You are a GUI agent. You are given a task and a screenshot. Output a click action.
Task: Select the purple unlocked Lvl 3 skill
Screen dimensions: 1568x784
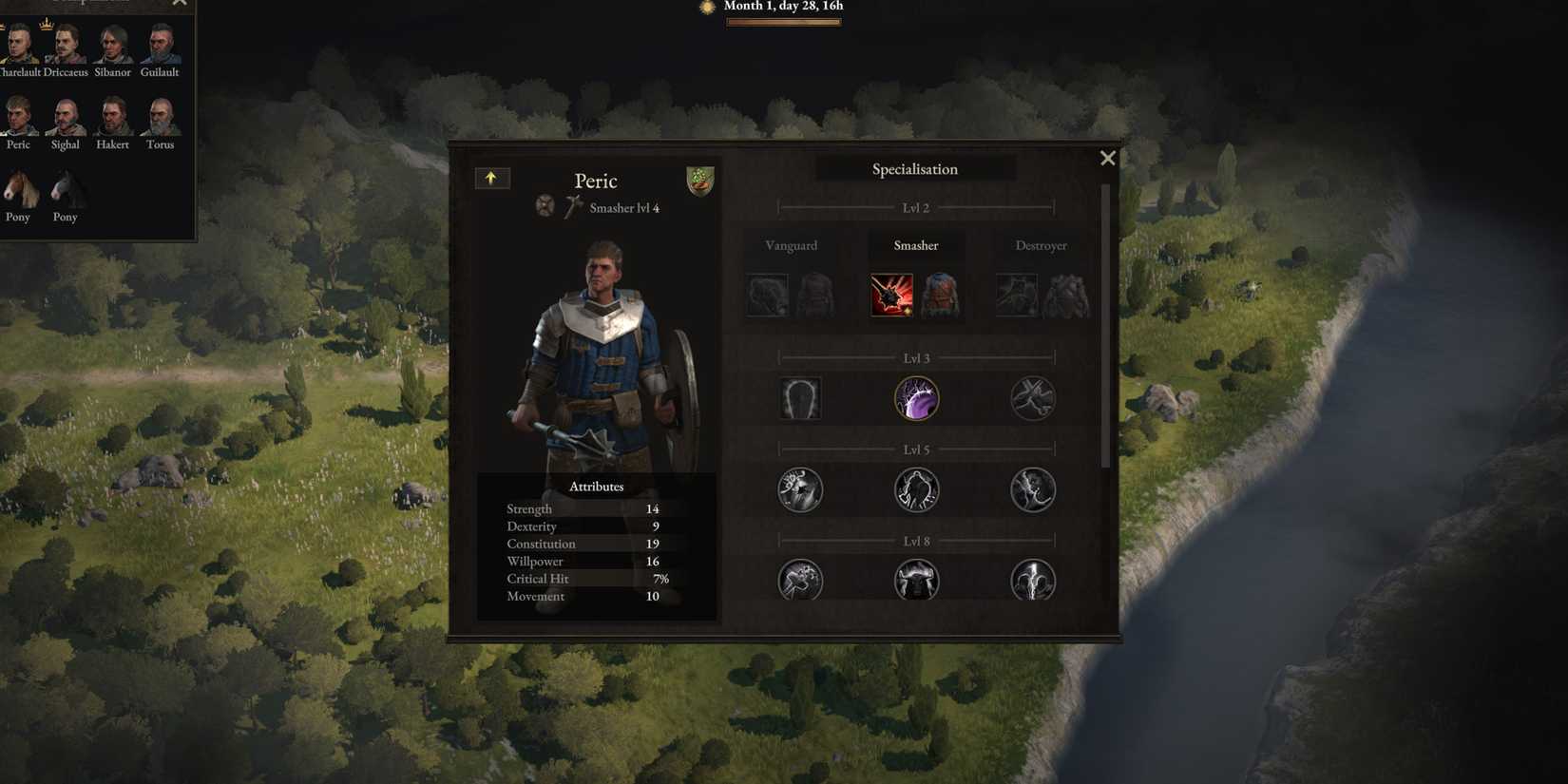pos(916,398)
